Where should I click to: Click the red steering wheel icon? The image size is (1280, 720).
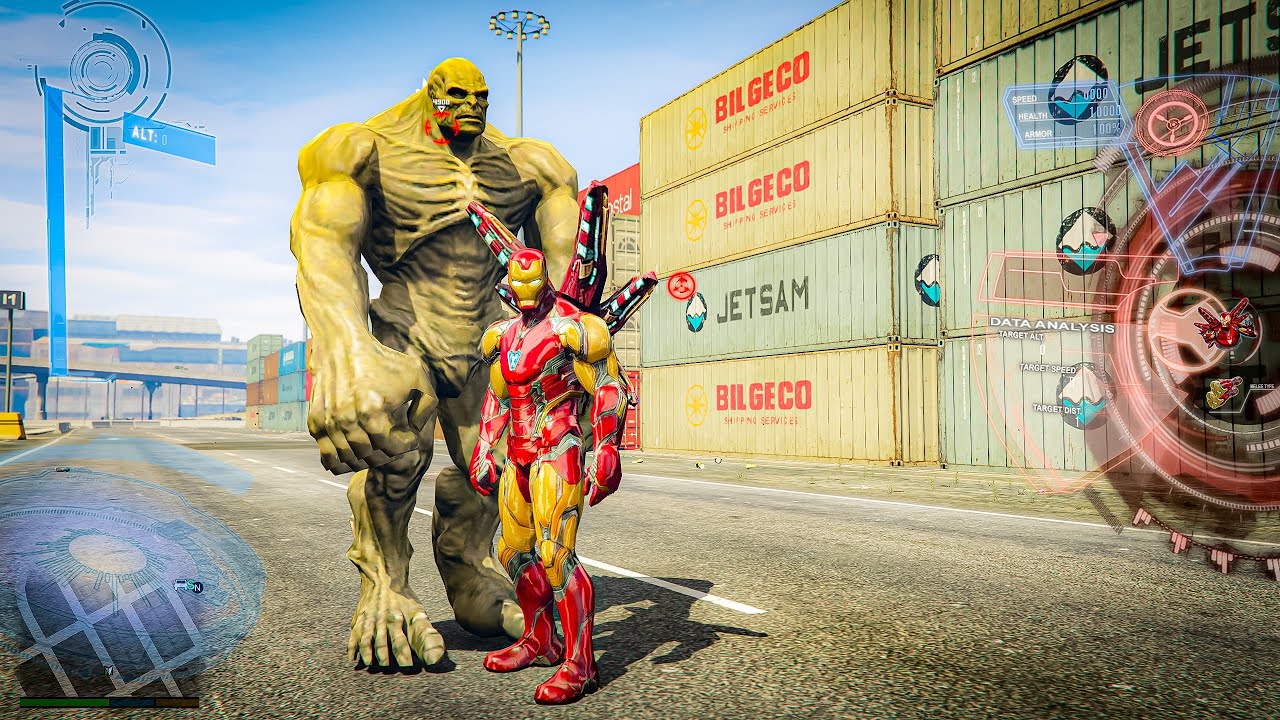click(x=1171, y=123)
